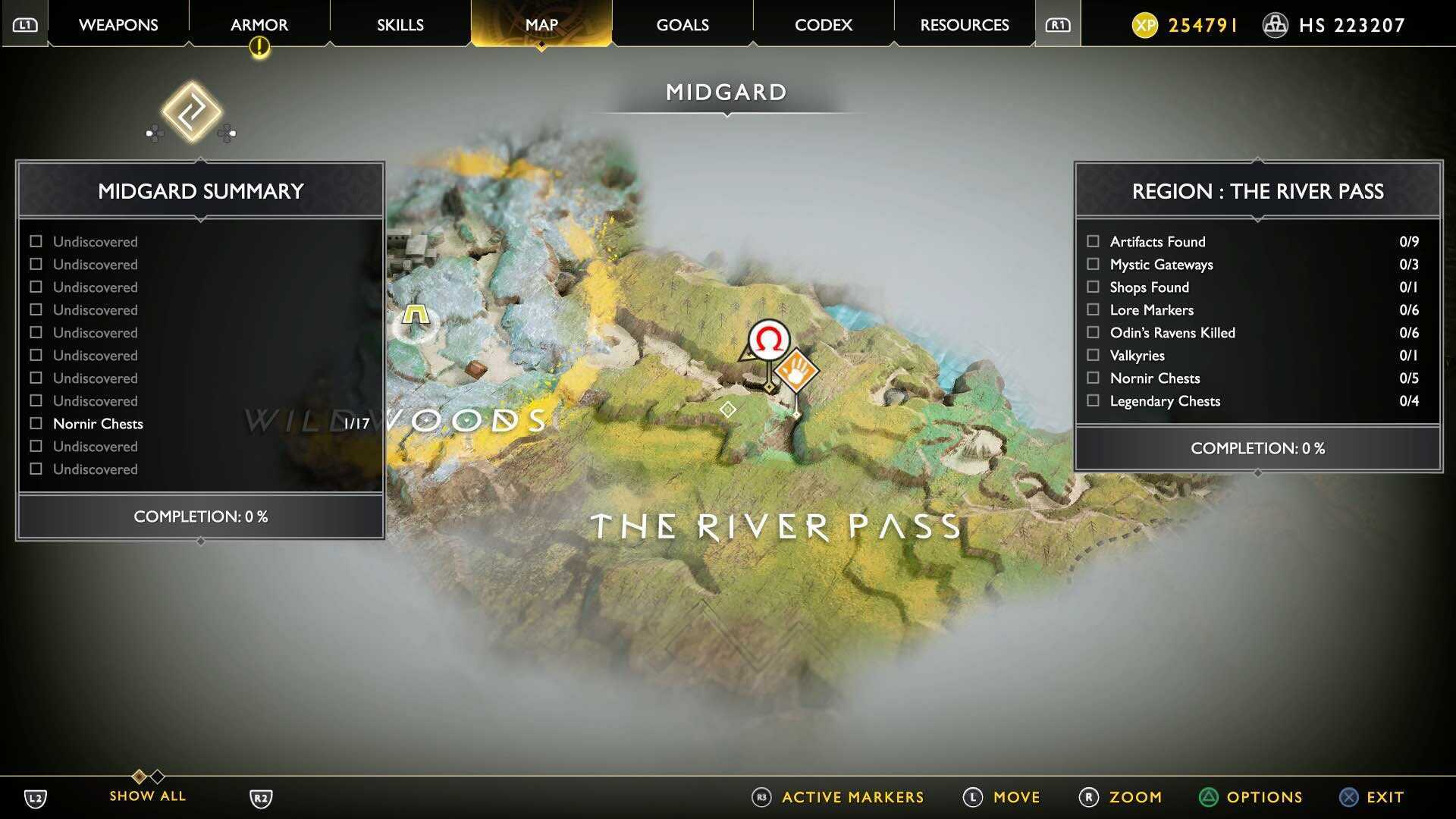
Task: Expand the Midgard title disclosure arrow
Action: [x=727, y=115]
